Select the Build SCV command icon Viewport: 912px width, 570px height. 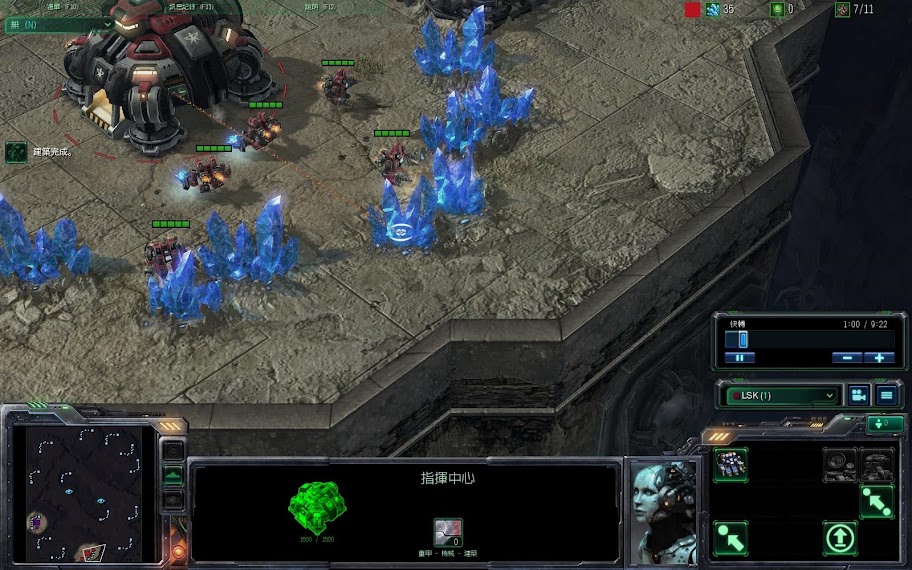[x=730, y=464]
